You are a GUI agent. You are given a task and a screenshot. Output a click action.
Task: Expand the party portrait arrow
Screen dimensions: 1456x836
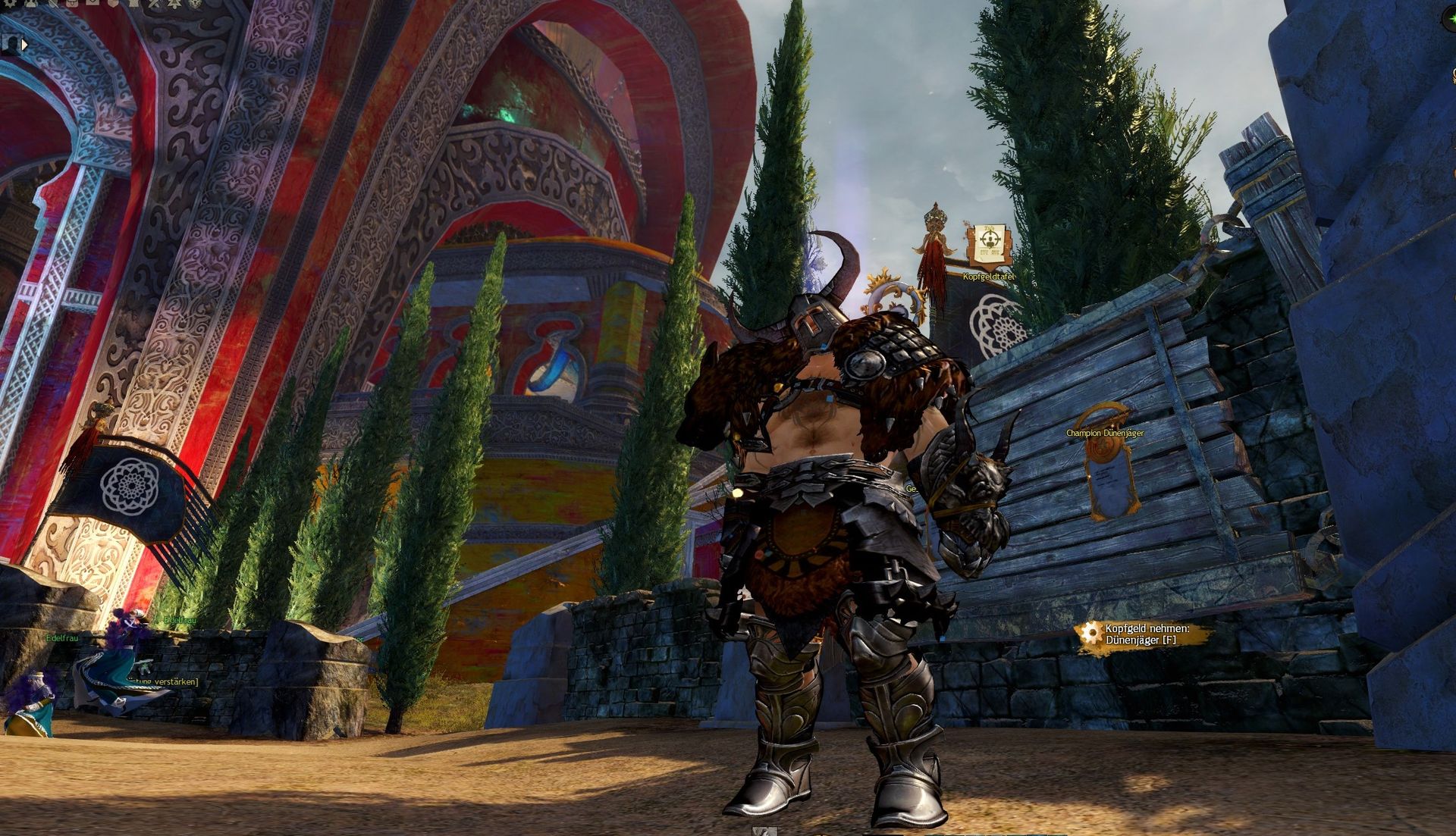pyautogui.click(x=25, y=45)
